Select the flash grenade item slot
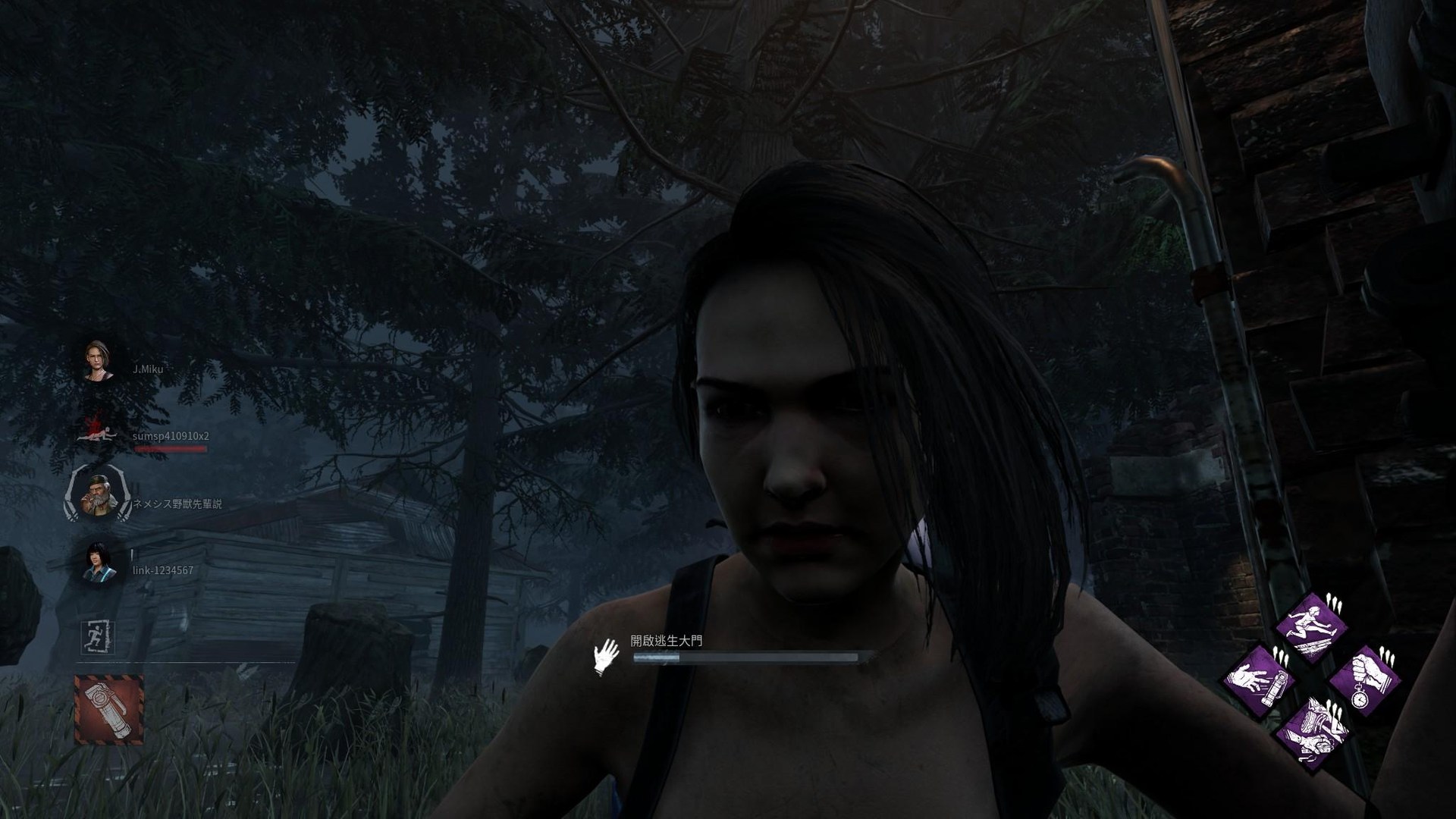1456x819 pixels. pyautogui.click(x=108, y=709)
